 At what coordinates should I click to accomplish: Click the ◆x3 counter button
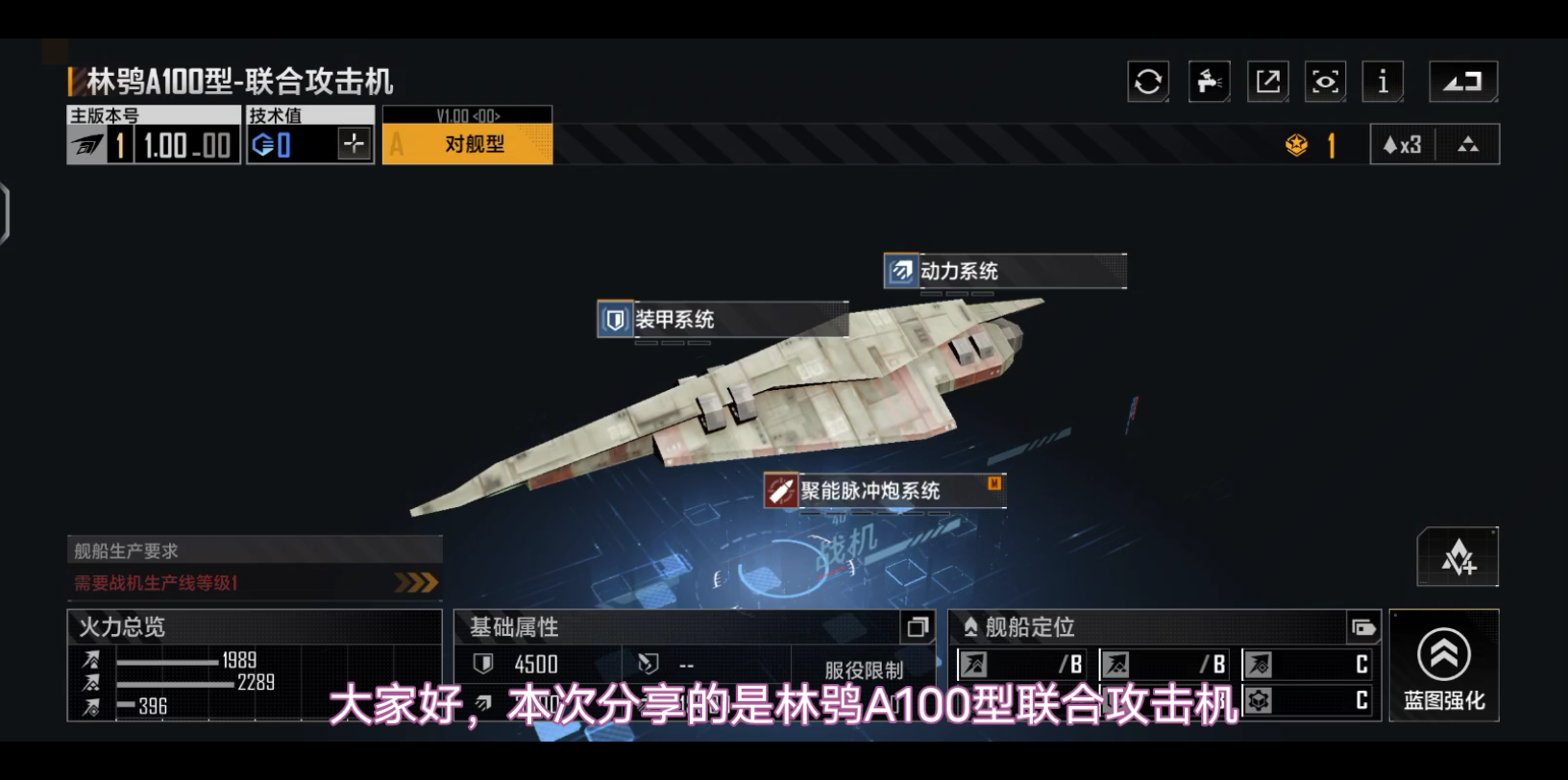point(1402,144)
